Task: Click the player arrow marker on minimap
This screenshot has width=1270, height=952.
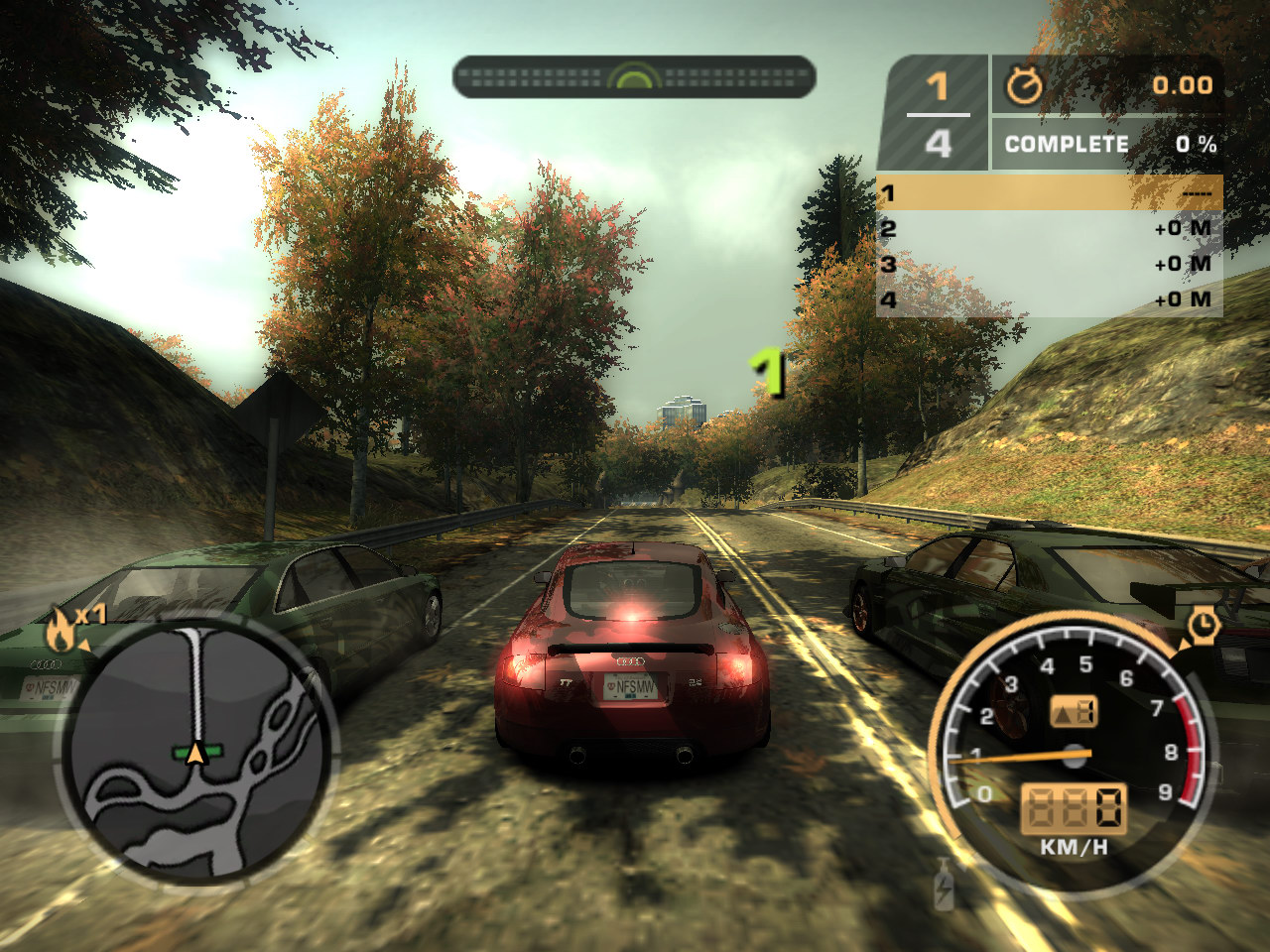Action: click(x=196, y=754)
